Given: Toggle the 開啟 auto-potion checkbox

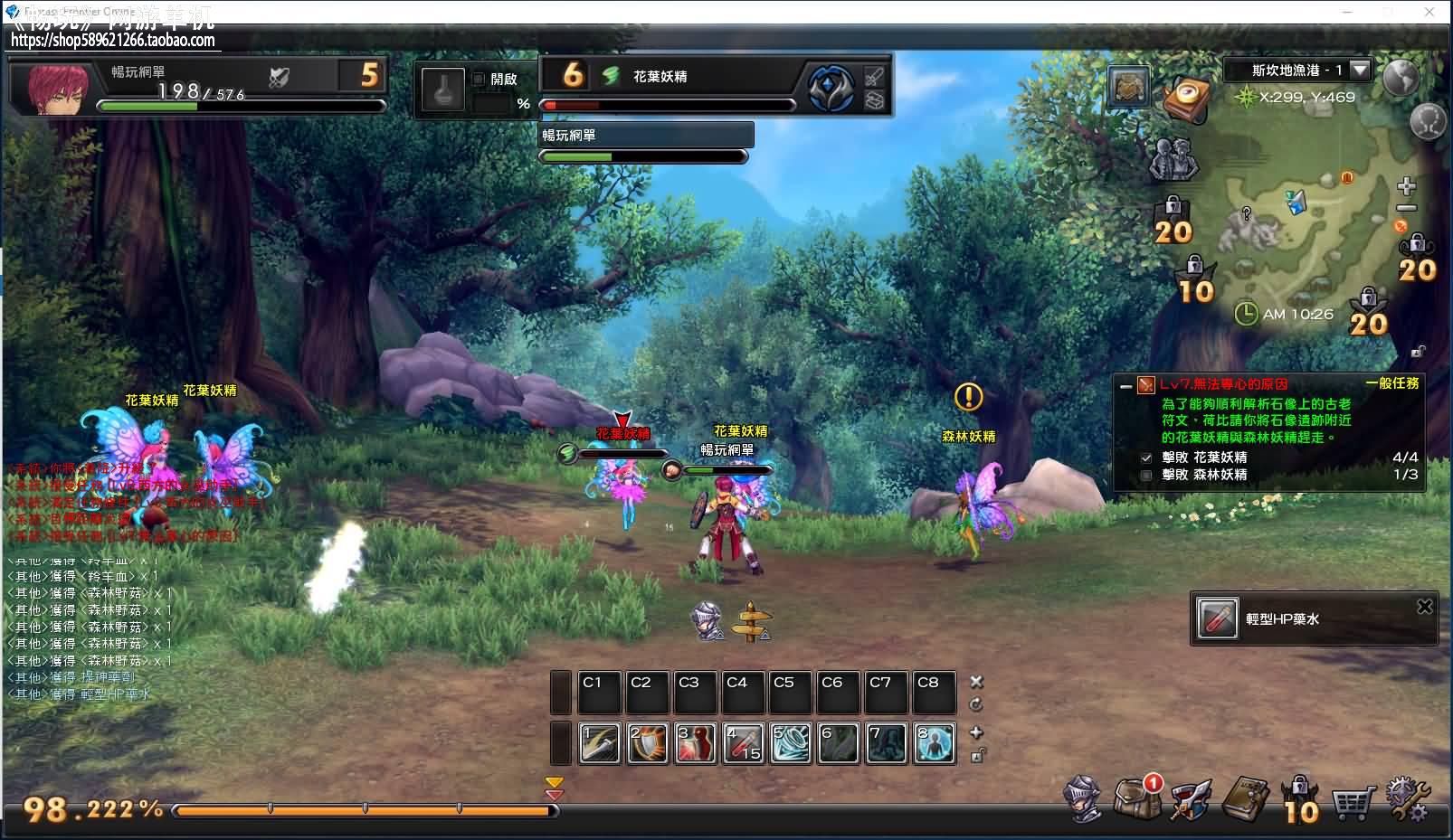Looking at the screenshot, I should (x=480, y=79).
